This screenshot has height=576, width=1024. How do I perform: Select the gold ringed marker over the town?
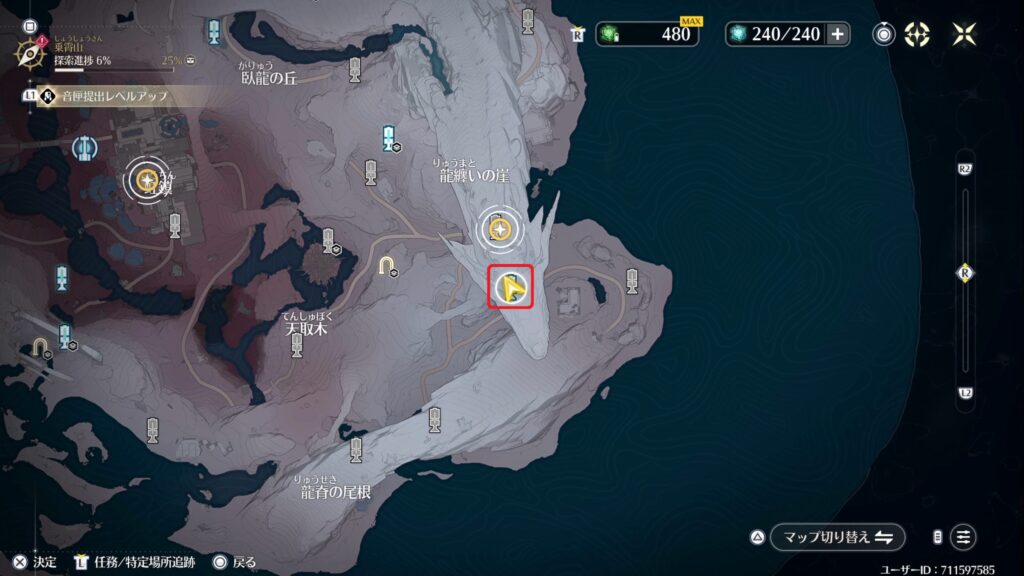148,180
